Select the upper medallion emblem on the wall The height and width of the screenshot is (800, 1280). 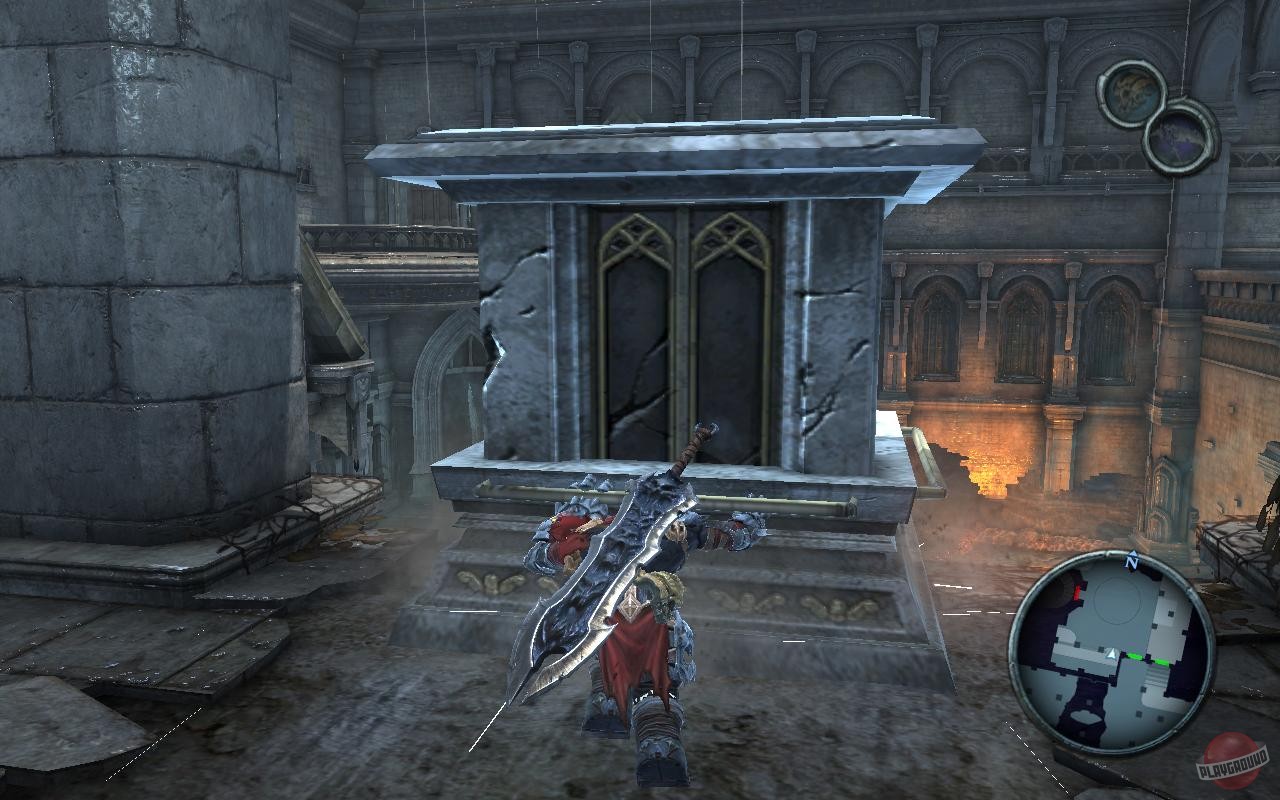click(x=1133, y=95)
